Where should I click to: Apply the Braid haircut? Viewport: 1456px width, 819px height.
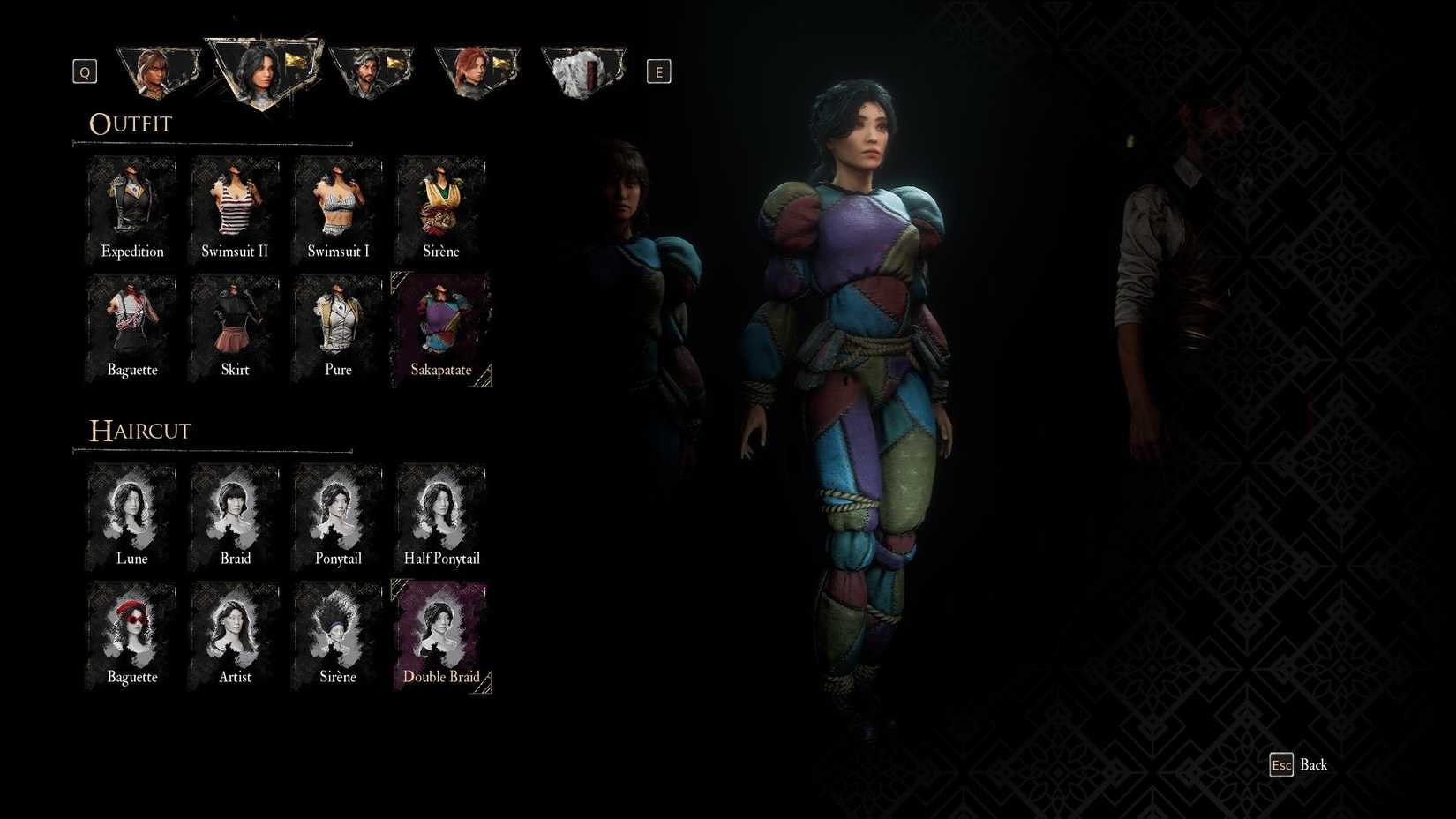pyautogui.click(x=234, y=516)
